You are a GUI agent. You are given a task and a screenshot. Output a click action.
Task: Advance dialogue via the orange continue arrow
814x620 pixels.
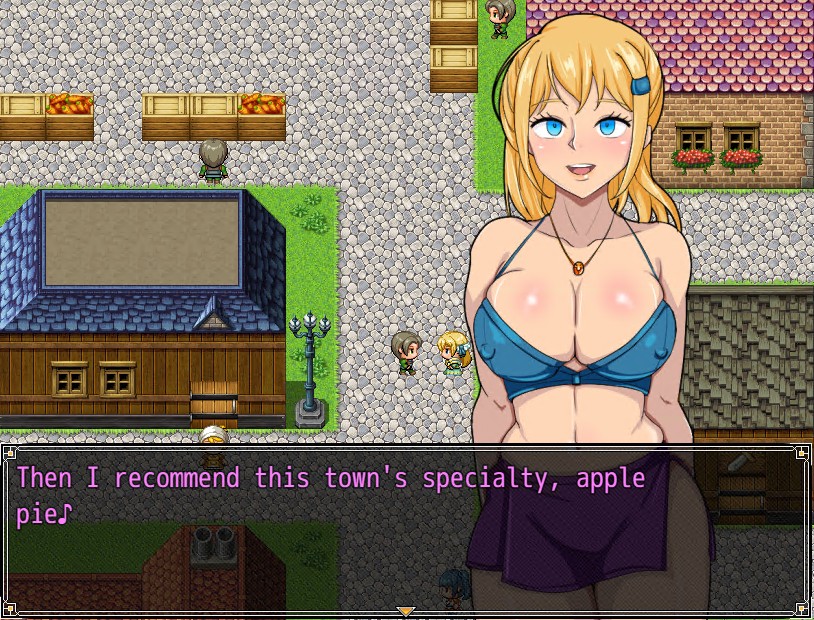click(x=405, y=611)
